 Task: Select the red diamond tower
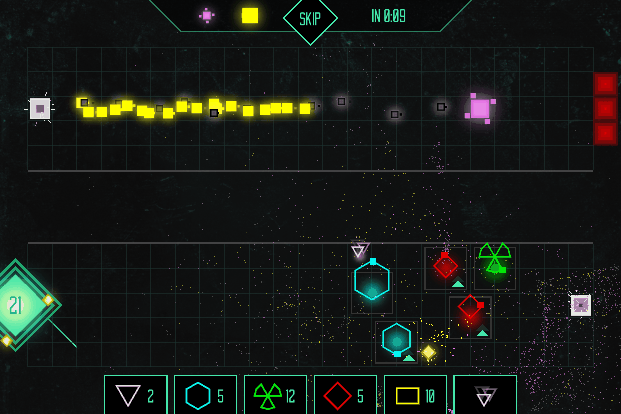coord(345,395)
